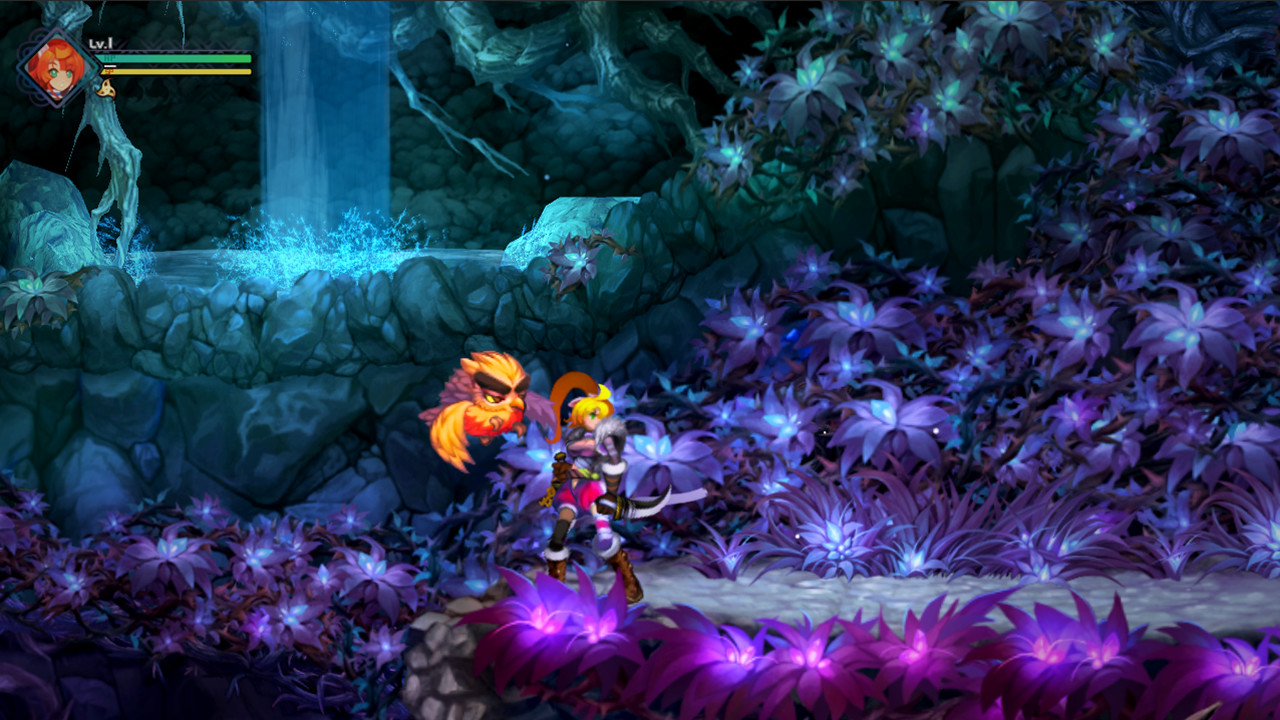Click the flame shuriken skill icon
The width and height of the screenshot is (1280, 720).
pyautogui.click(x=106, y=90)
